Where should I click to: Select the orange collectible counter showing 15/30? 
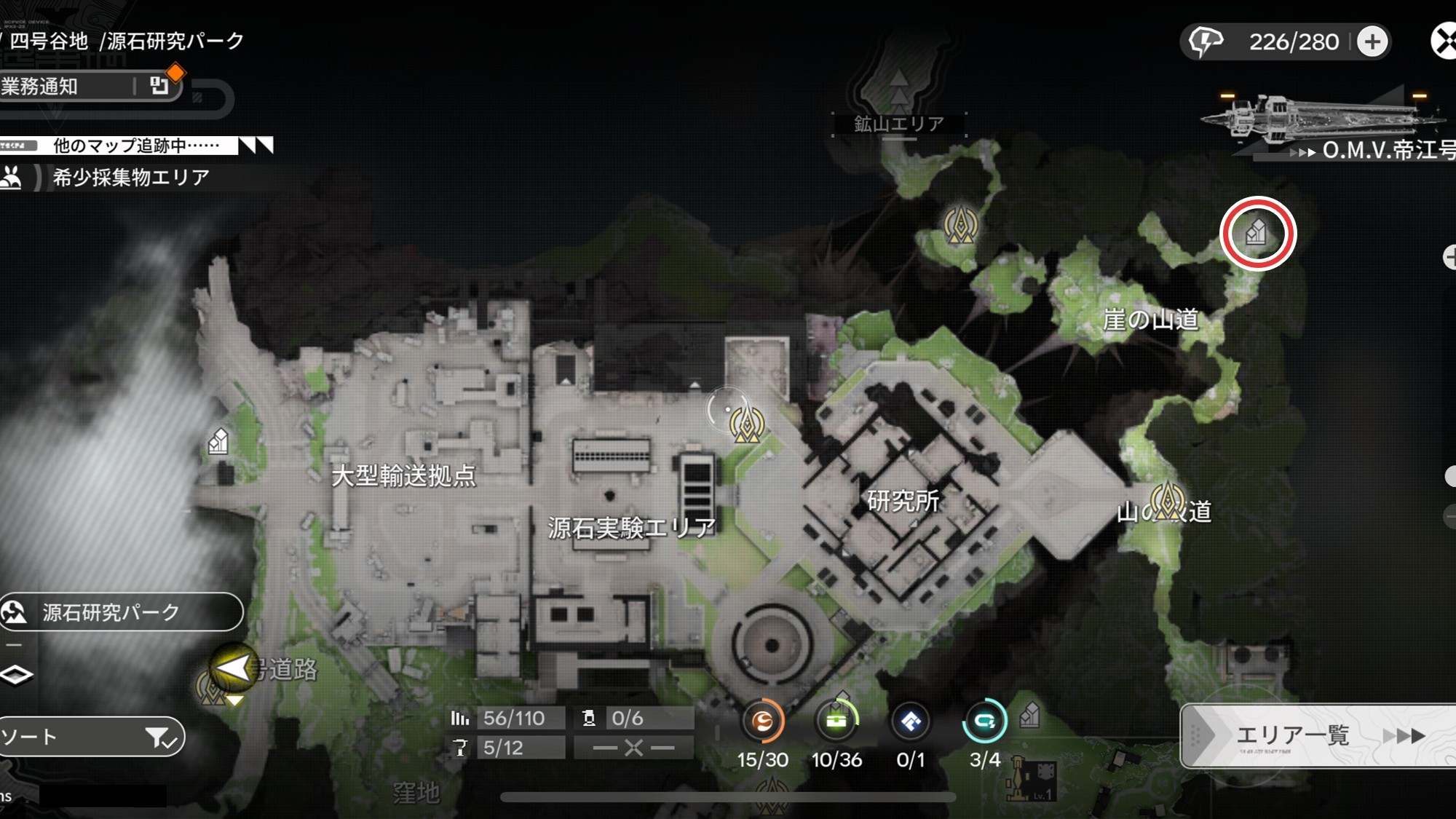762,722
